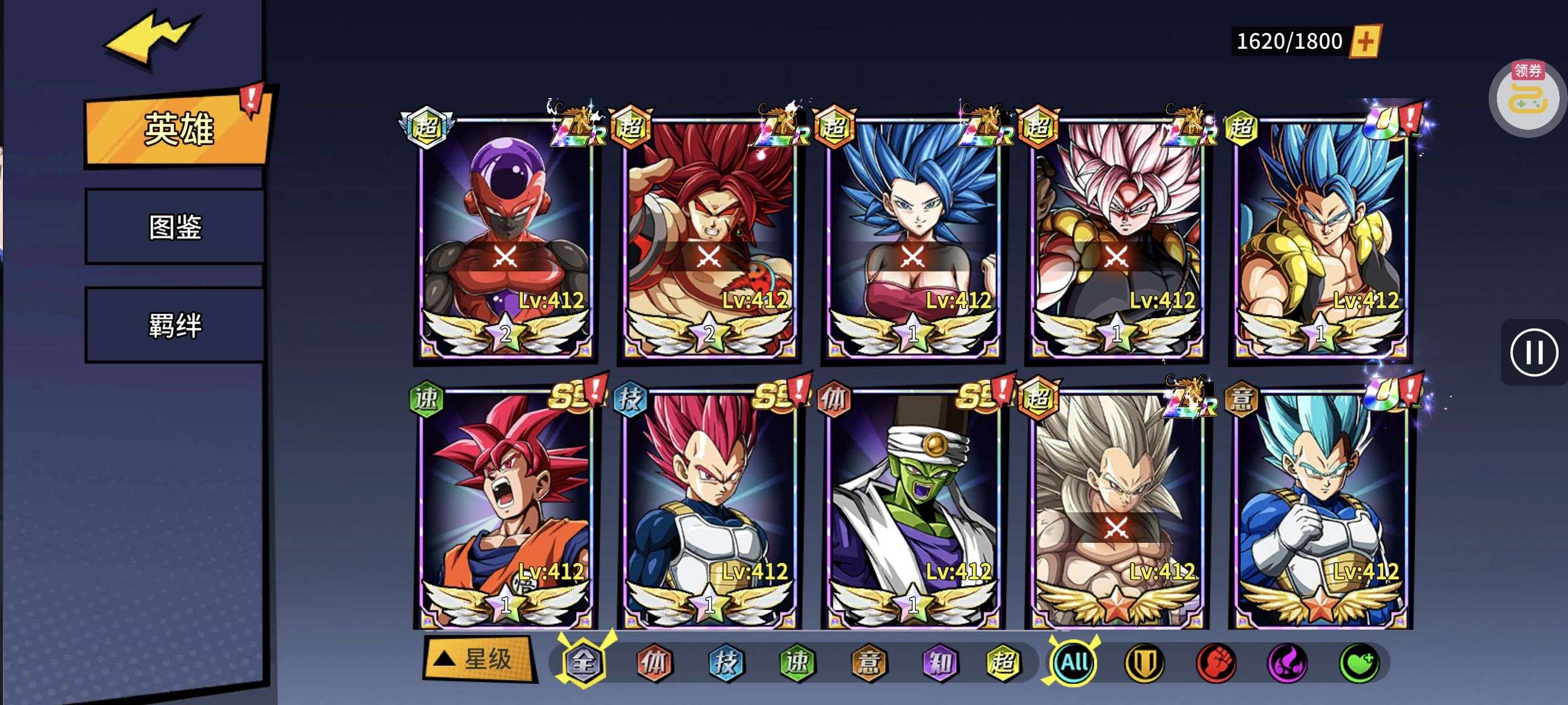Expand hero capacity with the plus button

1365,41
